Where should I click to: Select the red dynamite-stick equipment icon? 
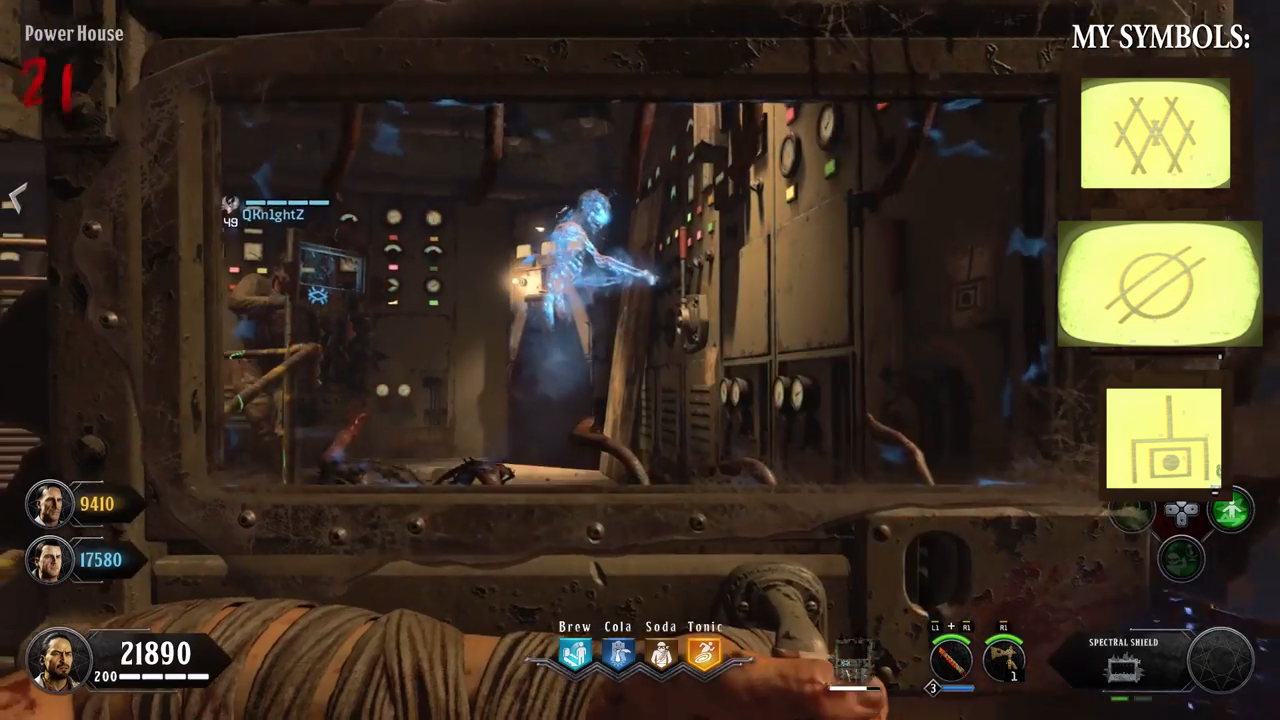click(950, 659)
